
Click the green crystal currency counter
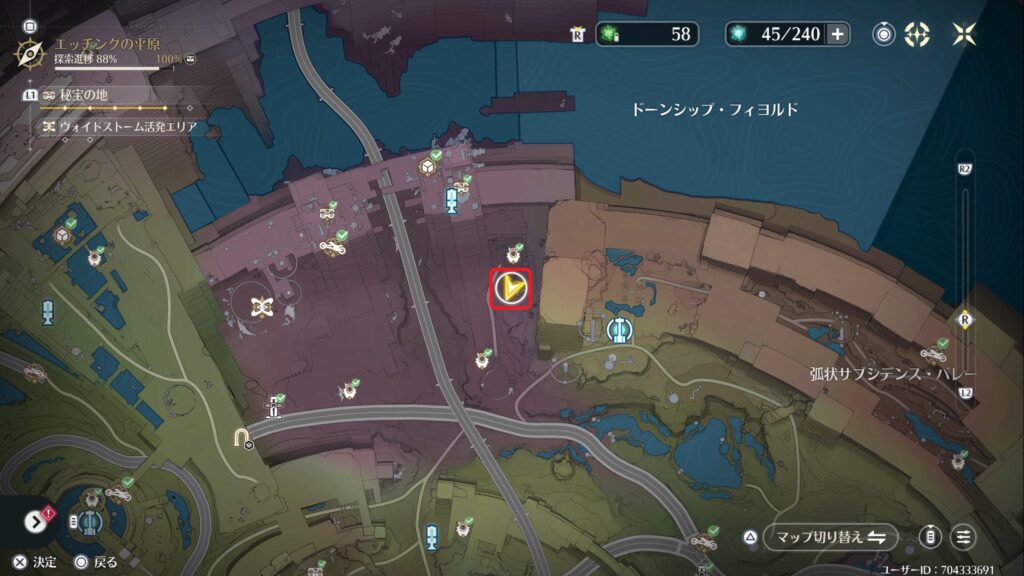[x=645, y=34]
